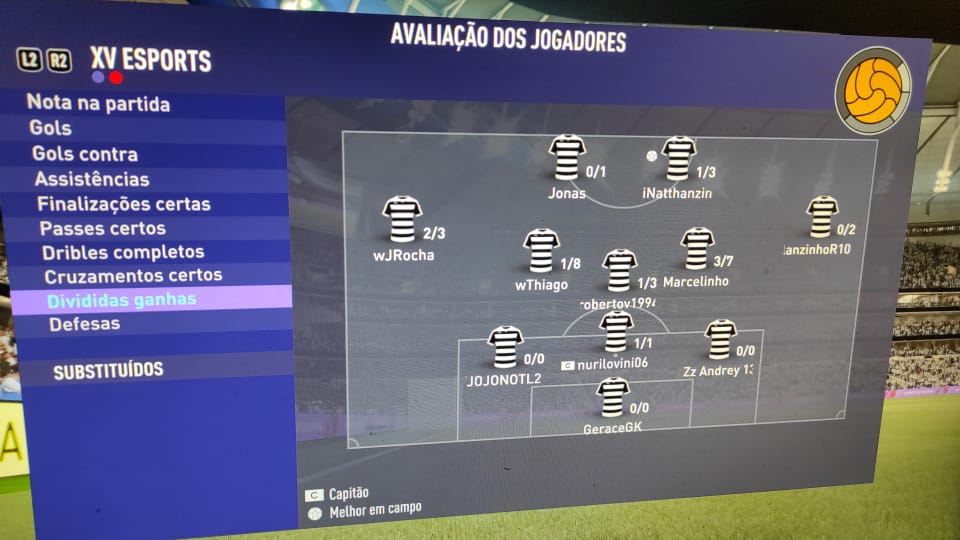Choose the Gols menu entry
Viewport: 960px width, 540px height.
tap(51, 129)
